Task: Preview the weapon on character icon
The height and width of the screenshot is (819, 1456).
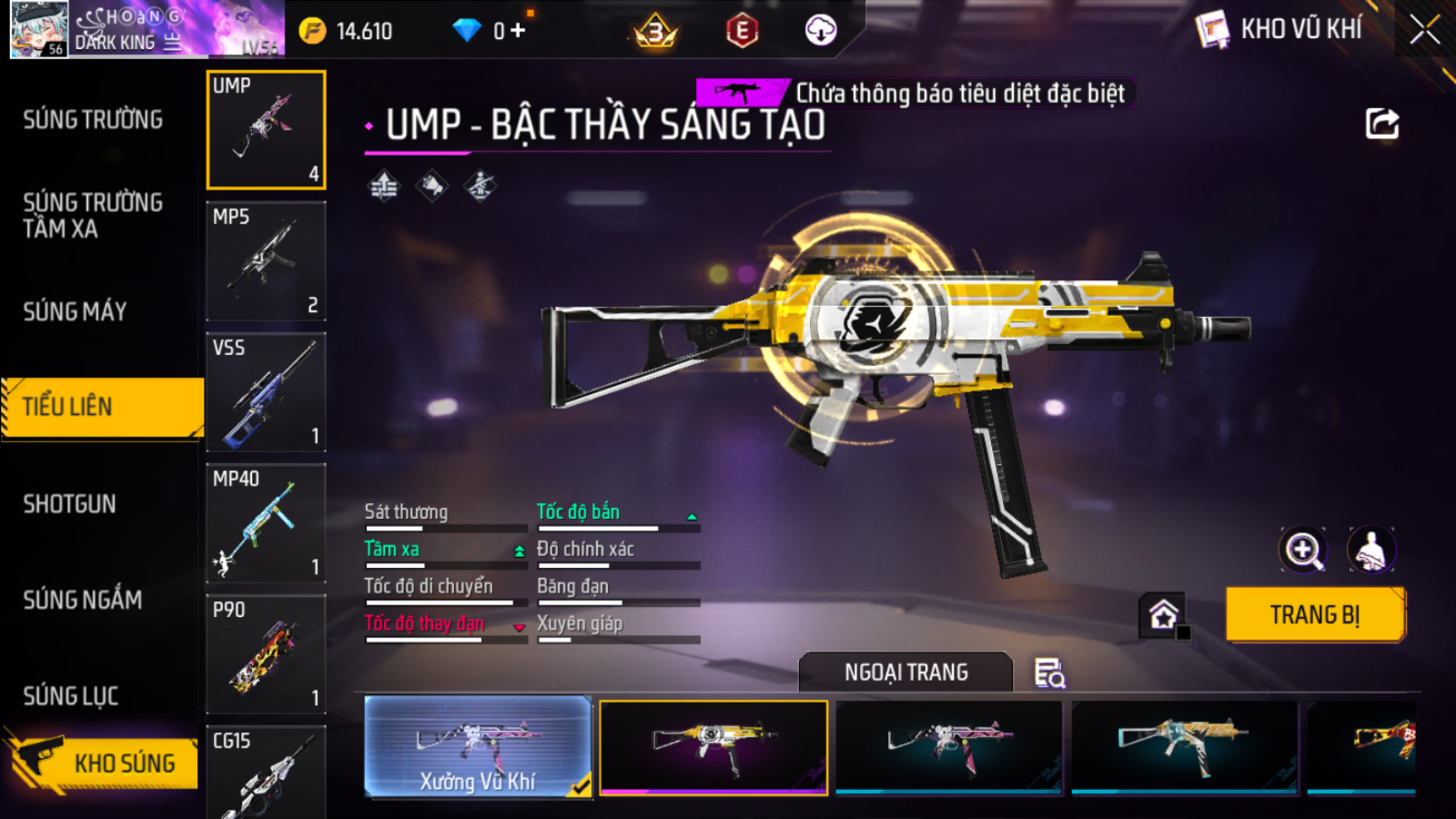Action: (x=1370, y=550)
